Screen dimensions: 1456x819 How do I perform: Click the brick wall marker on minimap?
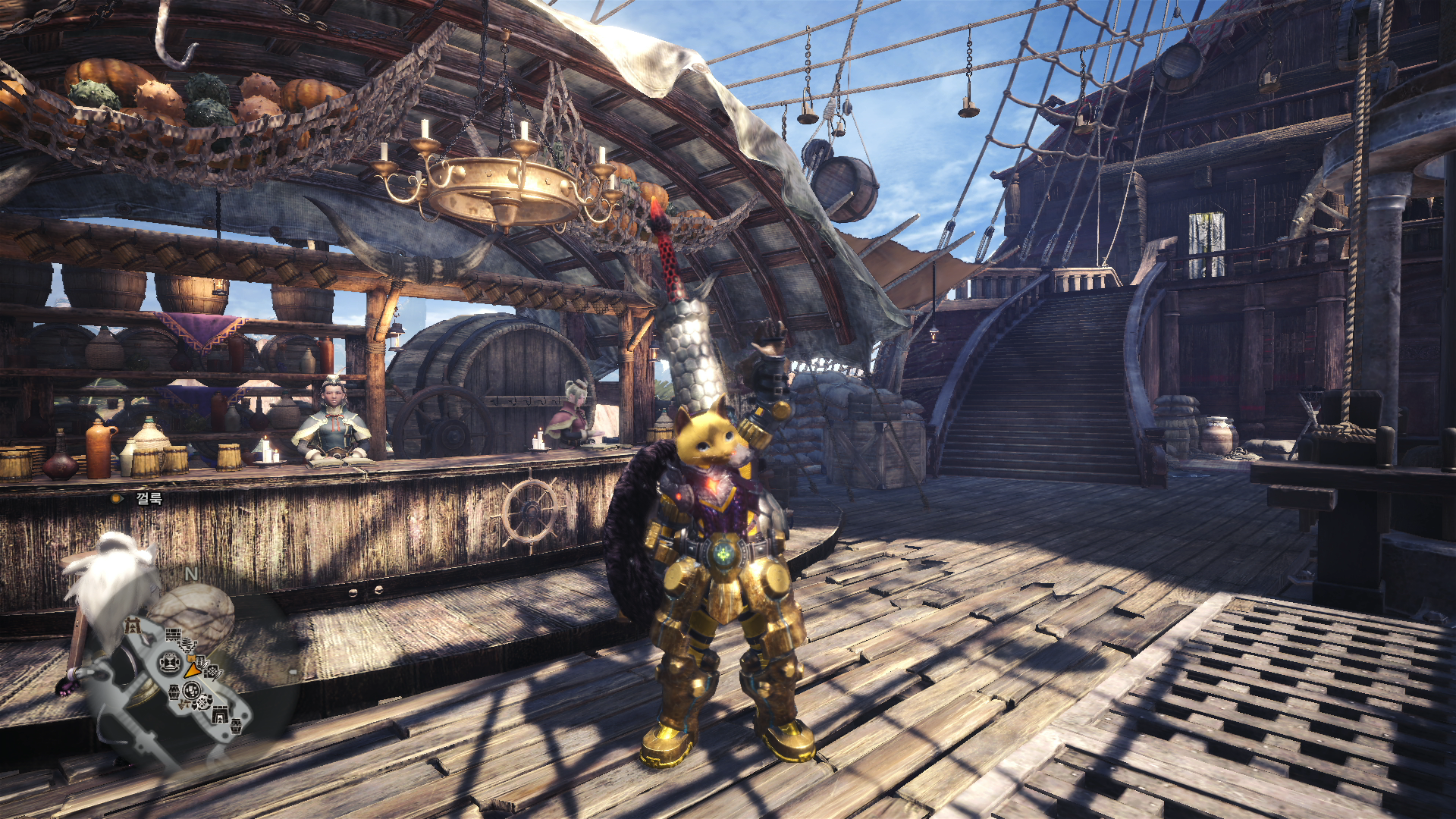click(174, 635)
